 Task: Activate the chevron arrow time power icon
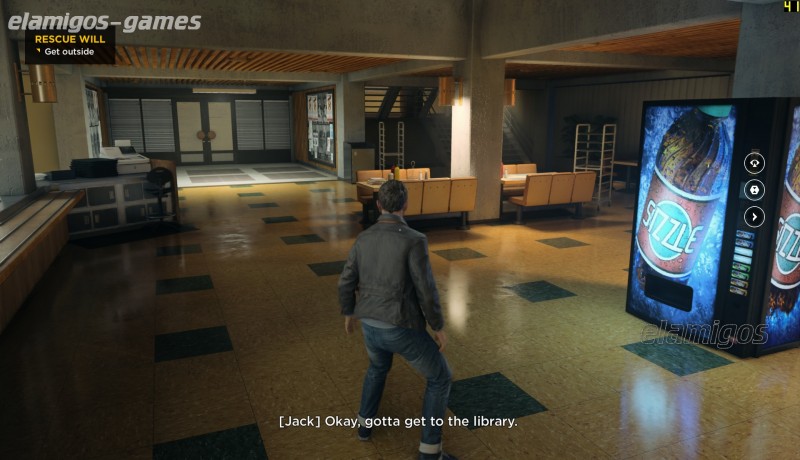tap(754, 216)
